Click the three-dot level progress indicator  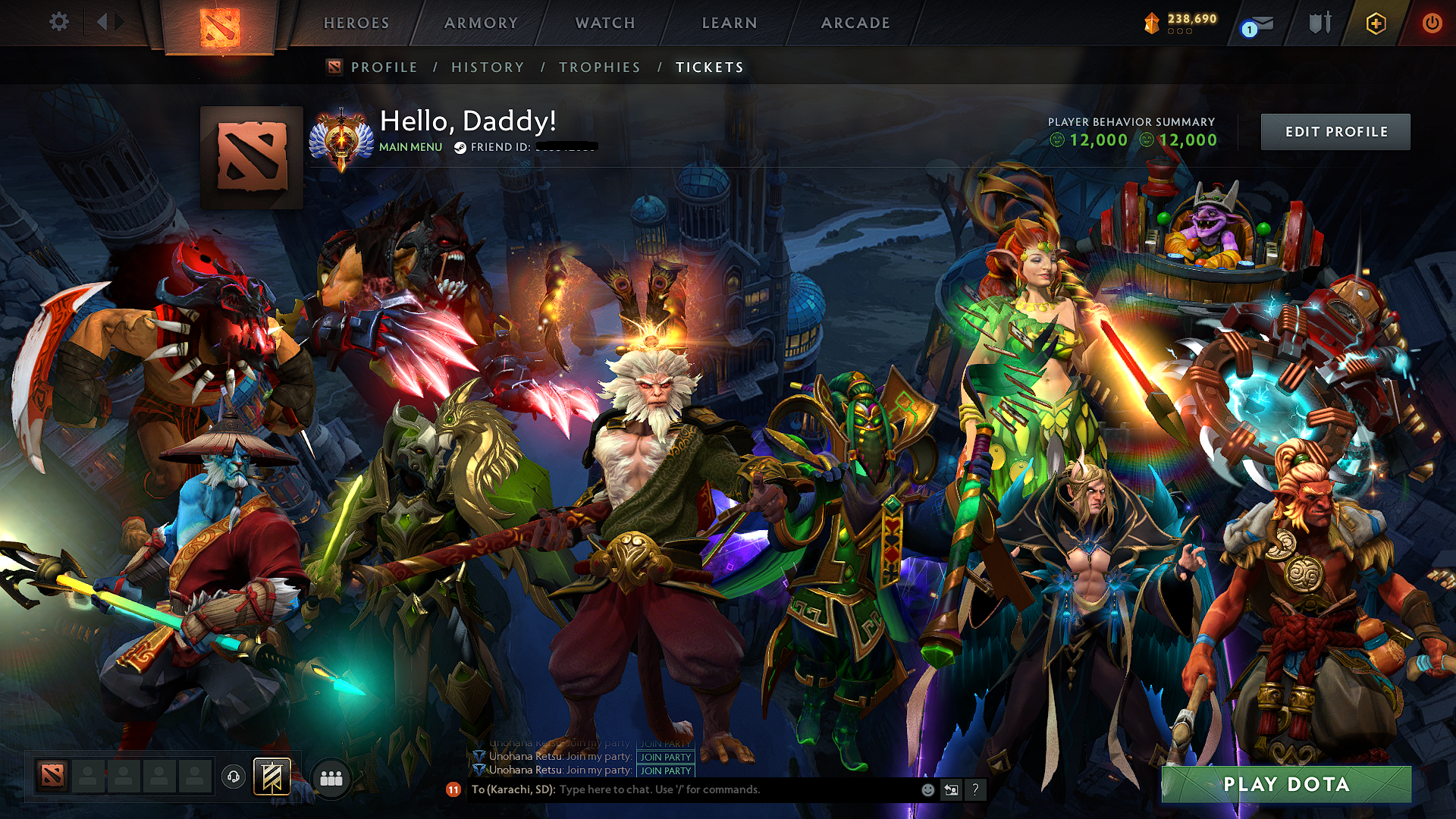[1180, 32]
